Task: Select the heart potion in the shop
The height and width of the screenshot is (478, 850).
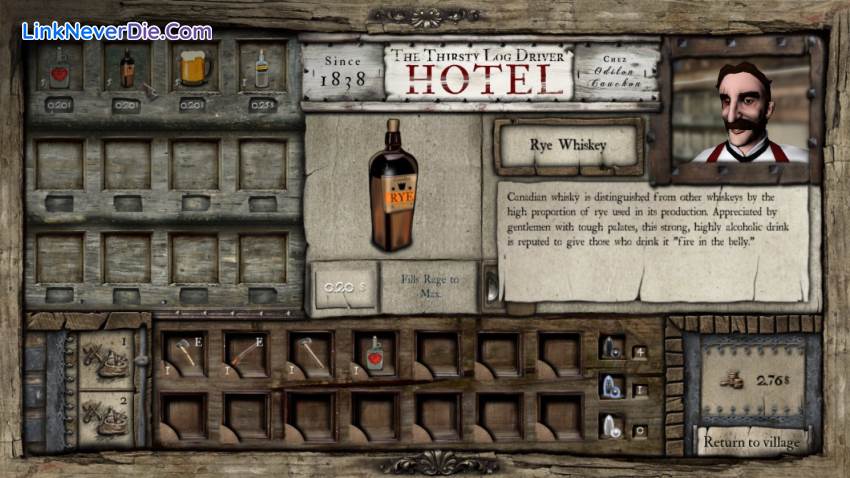Action: 60,68
